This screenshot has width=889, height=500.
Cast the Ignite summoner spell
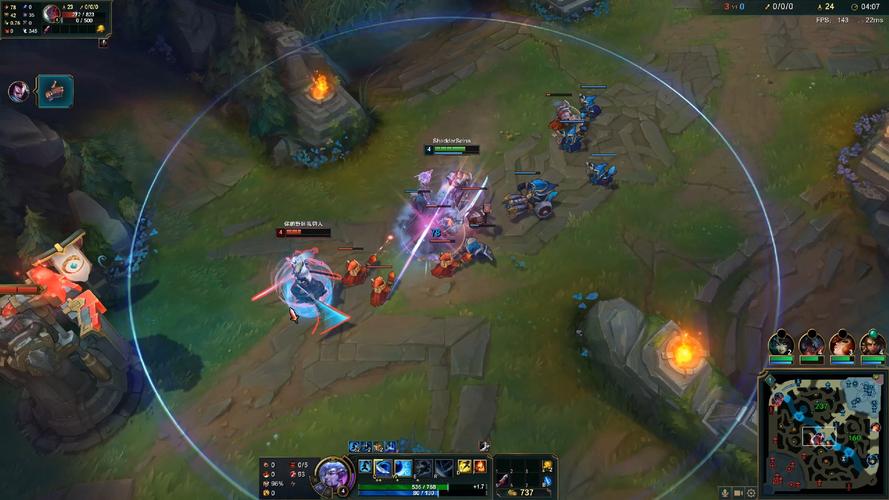(480, 467)
